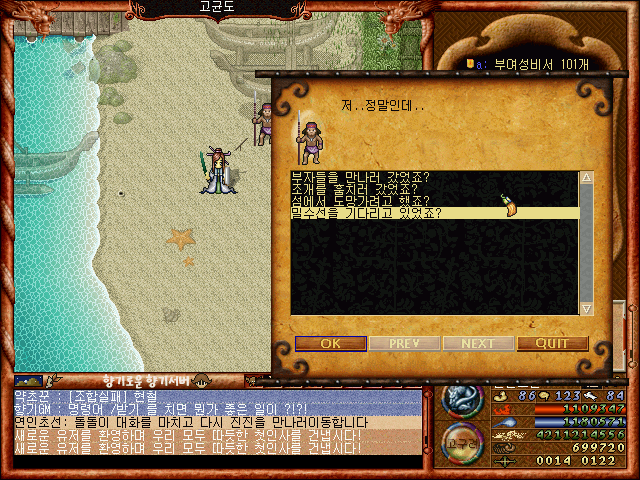Viewport: 640px width, 480px height.
Task: Choose the highlighted reply '밀수선을 기다리고 있었죠?'
Action: pyautogui.click(x=365, y=213)
